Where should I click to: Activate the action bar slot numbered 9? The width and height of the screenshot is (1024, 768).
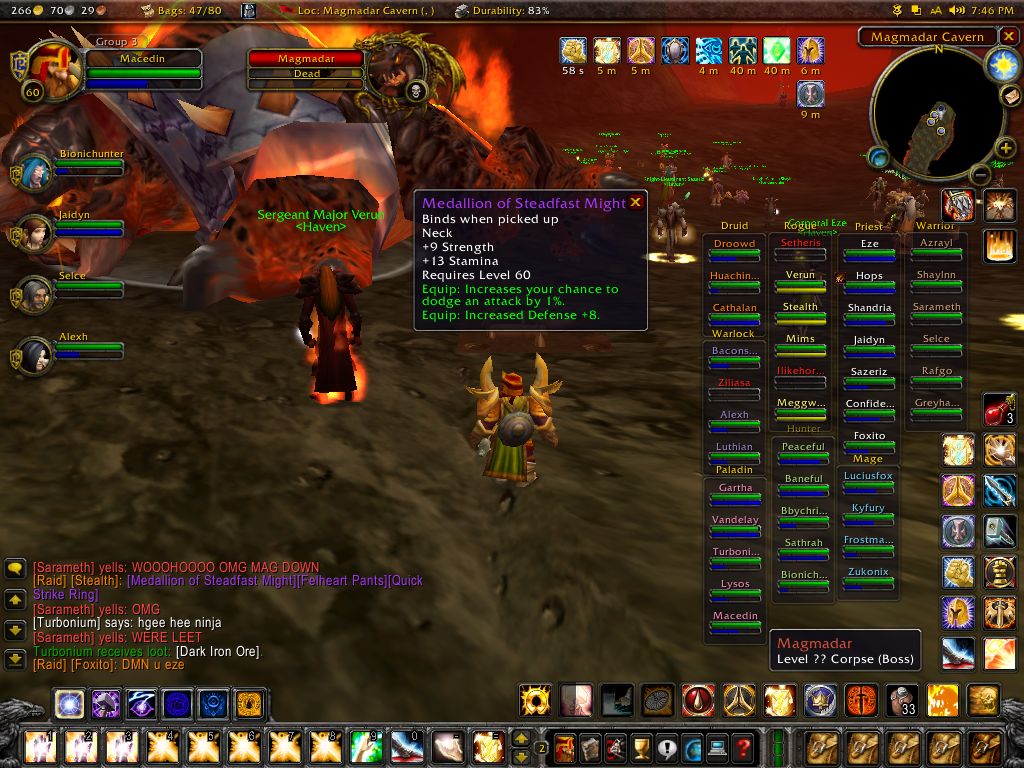pos(365,746)
